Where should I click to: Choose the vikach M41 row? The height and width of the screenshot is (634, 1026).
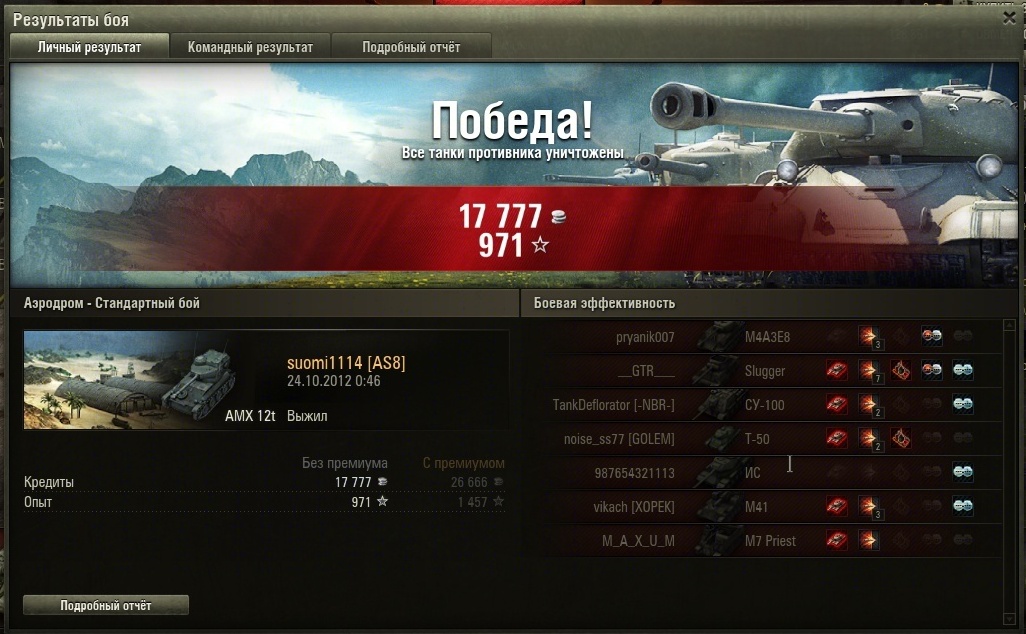(760, 507)
